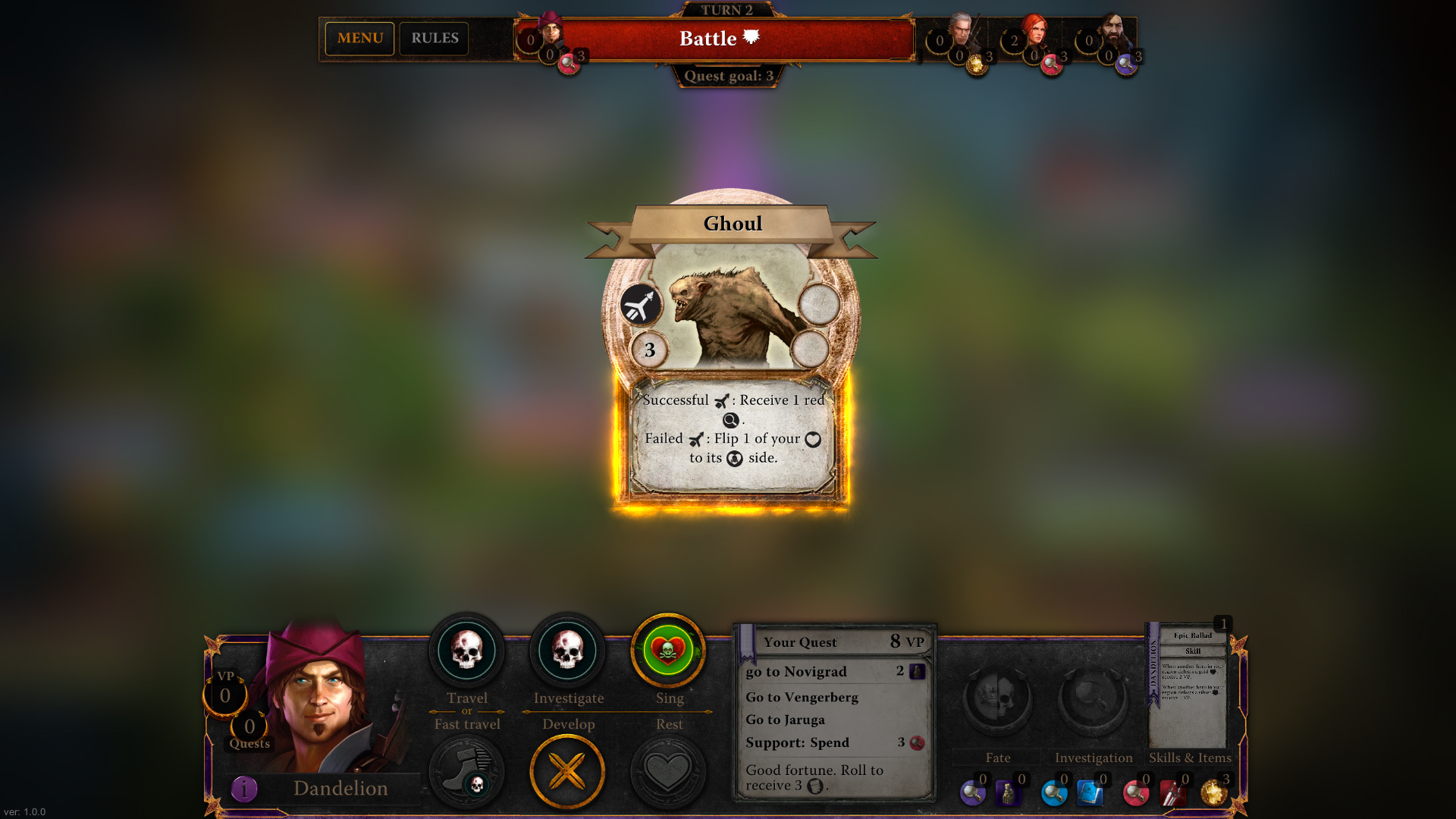Viewport: 1456px width, 819px height.
Task: Click the gold coin resource icon
Action: click(x=1213, y=792)
